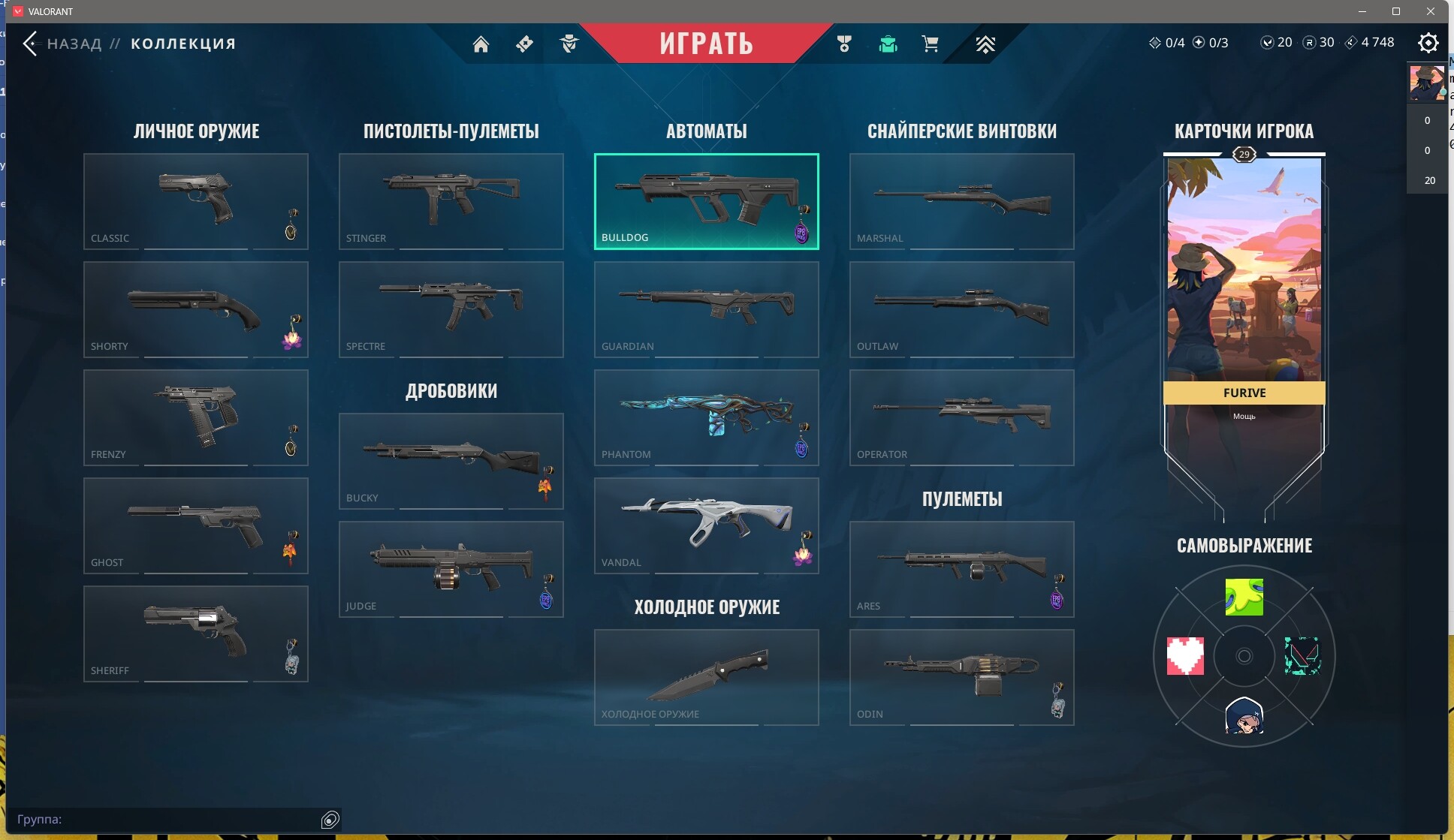1454x840 pixels.
Task: Select the melee knife slot
Action: (x=706, y=677)
